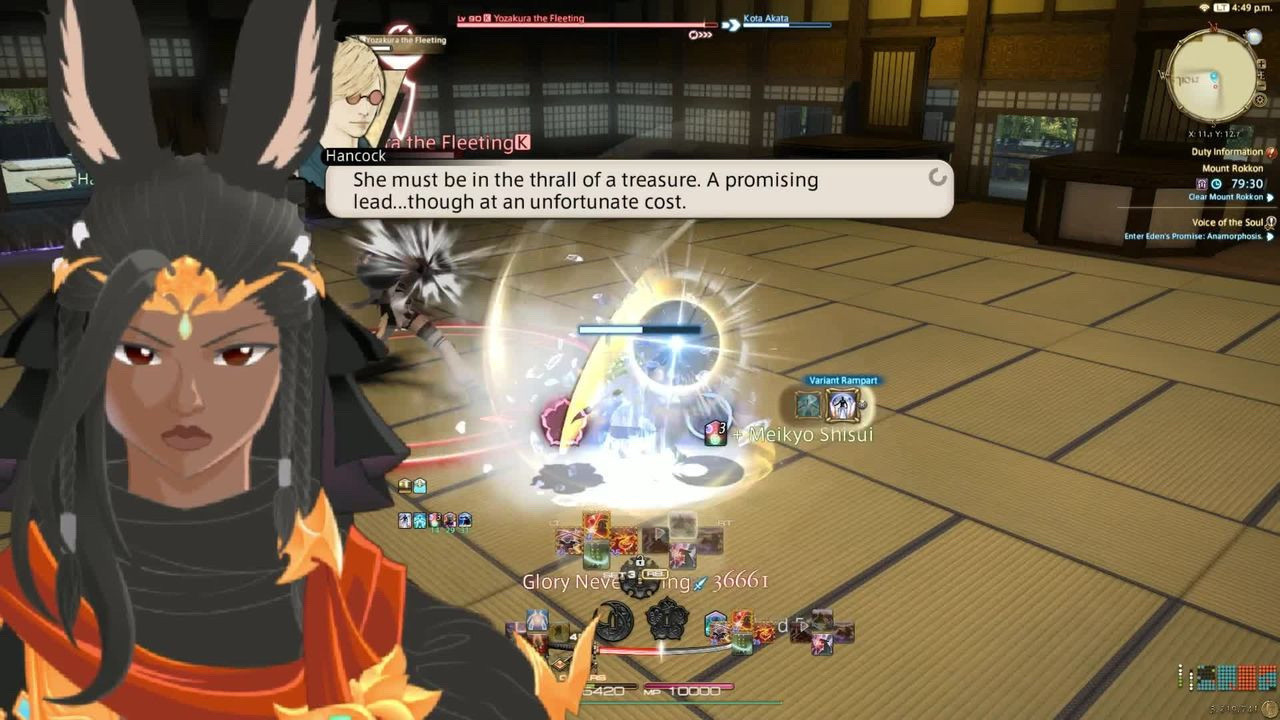1280x720 pixels.
Task: Click the Voice of the Soul quest icon
Action: pos(1268,221)
